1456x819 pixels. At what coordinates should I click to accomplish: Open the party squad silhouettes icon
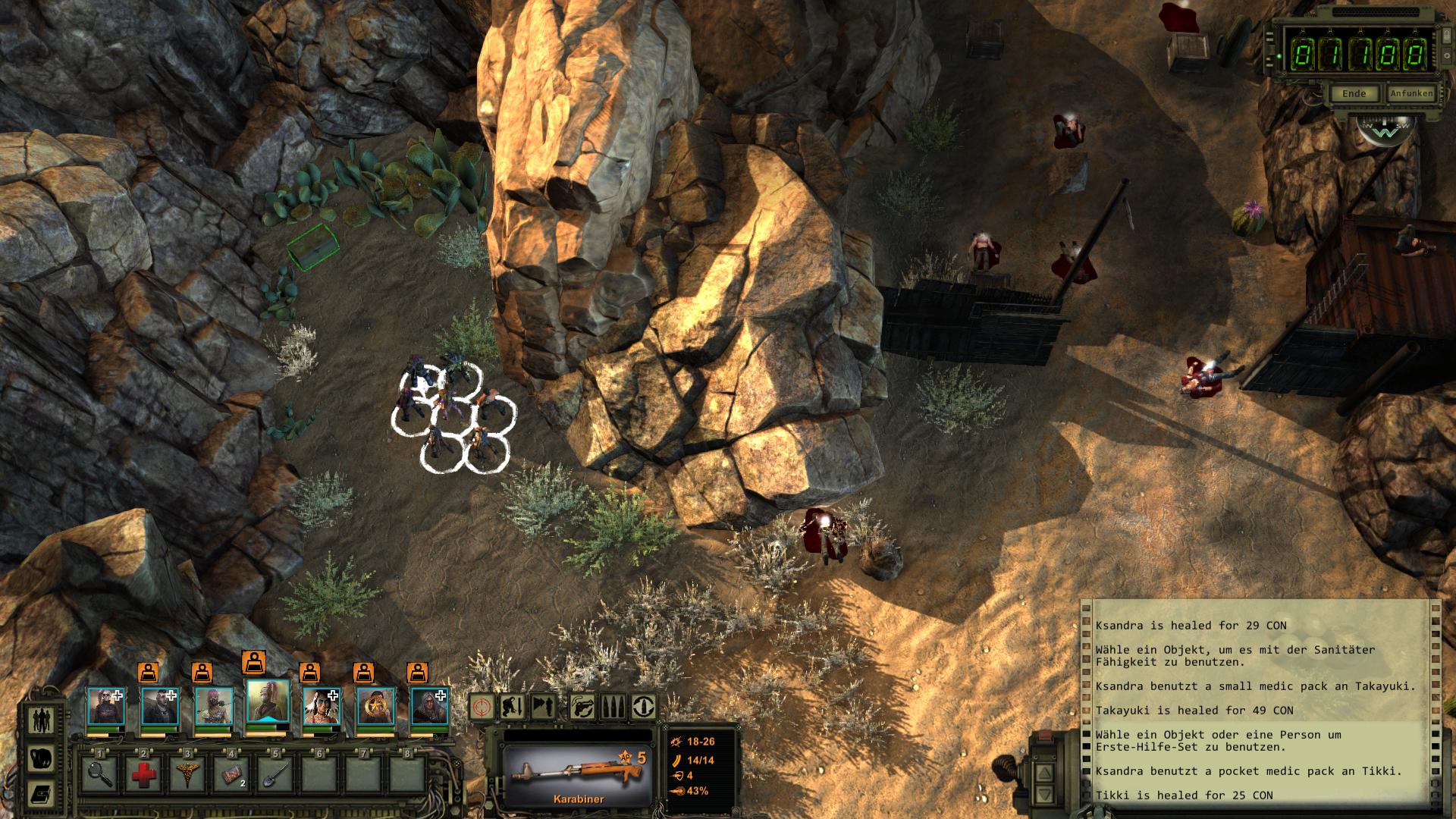(x=41, y=720)
